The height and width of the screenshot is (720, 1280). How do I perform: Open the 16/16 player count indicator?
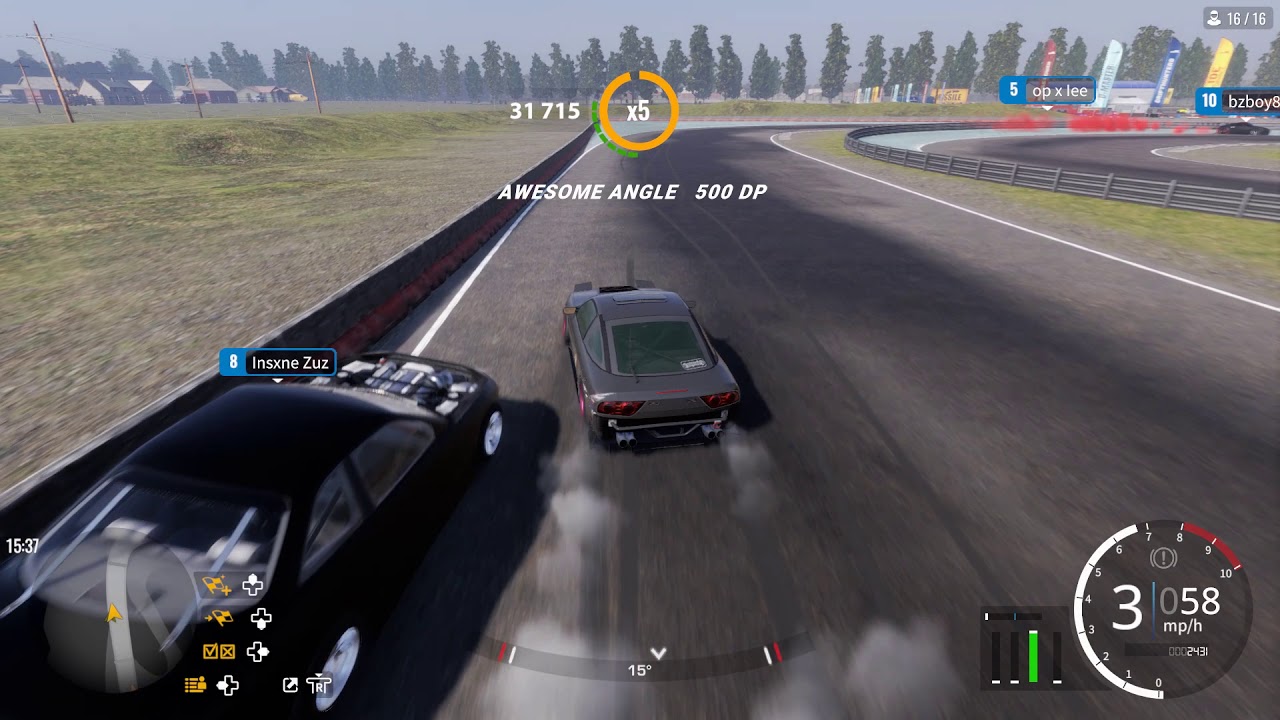click(1238, 18)
